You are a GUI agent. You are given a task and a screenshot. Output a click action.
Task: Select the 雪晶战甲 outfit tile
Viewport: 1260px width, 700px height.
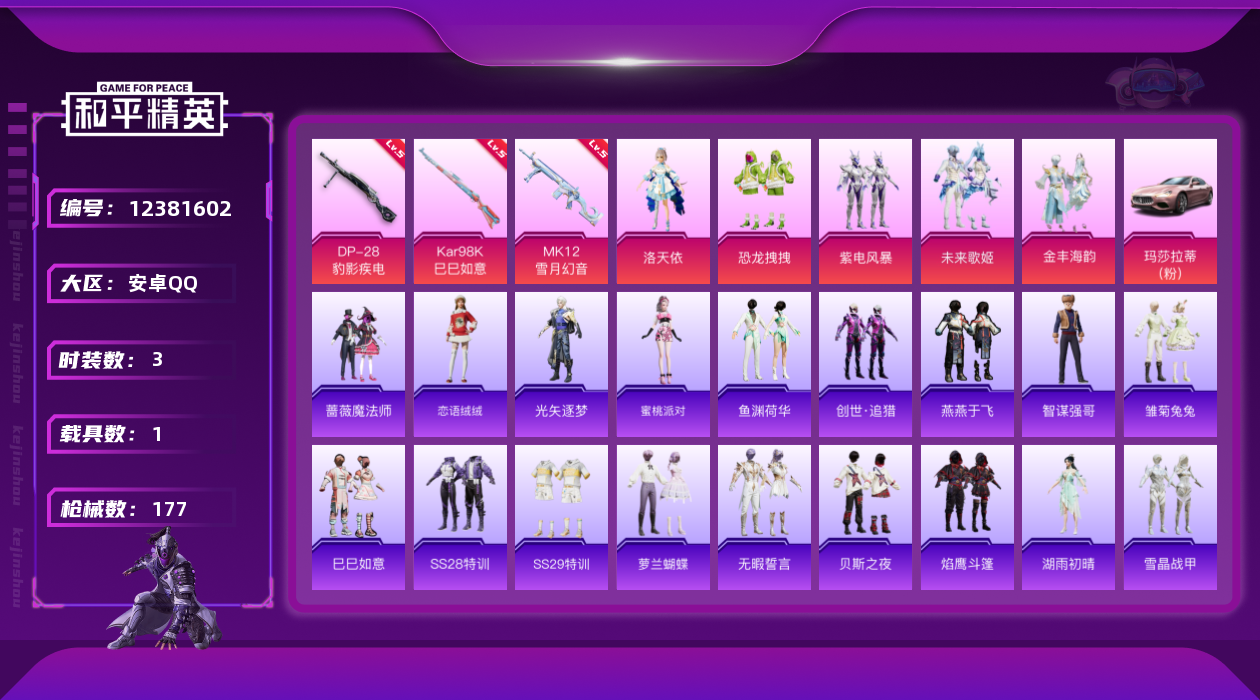pos(1170,517)
